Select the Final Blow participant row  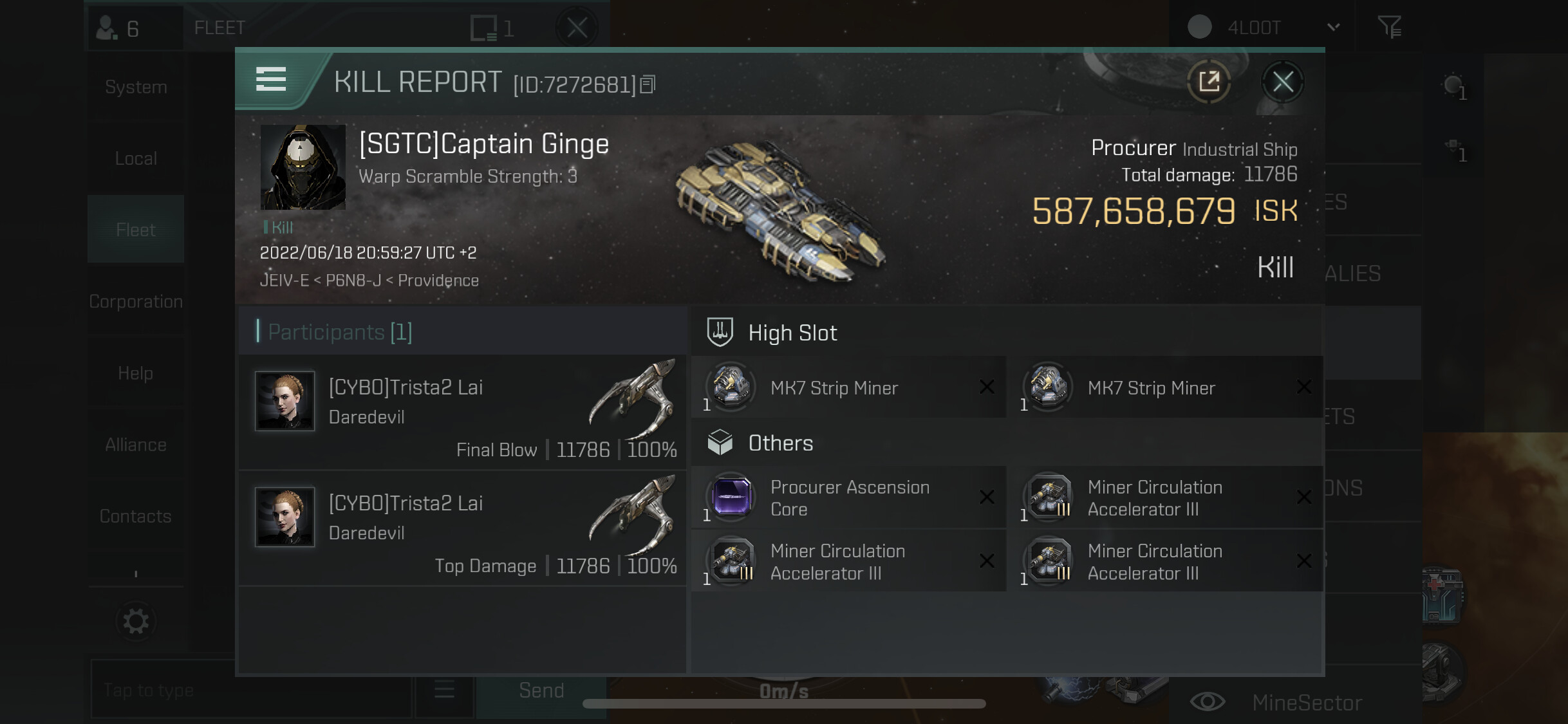point(462,413)
